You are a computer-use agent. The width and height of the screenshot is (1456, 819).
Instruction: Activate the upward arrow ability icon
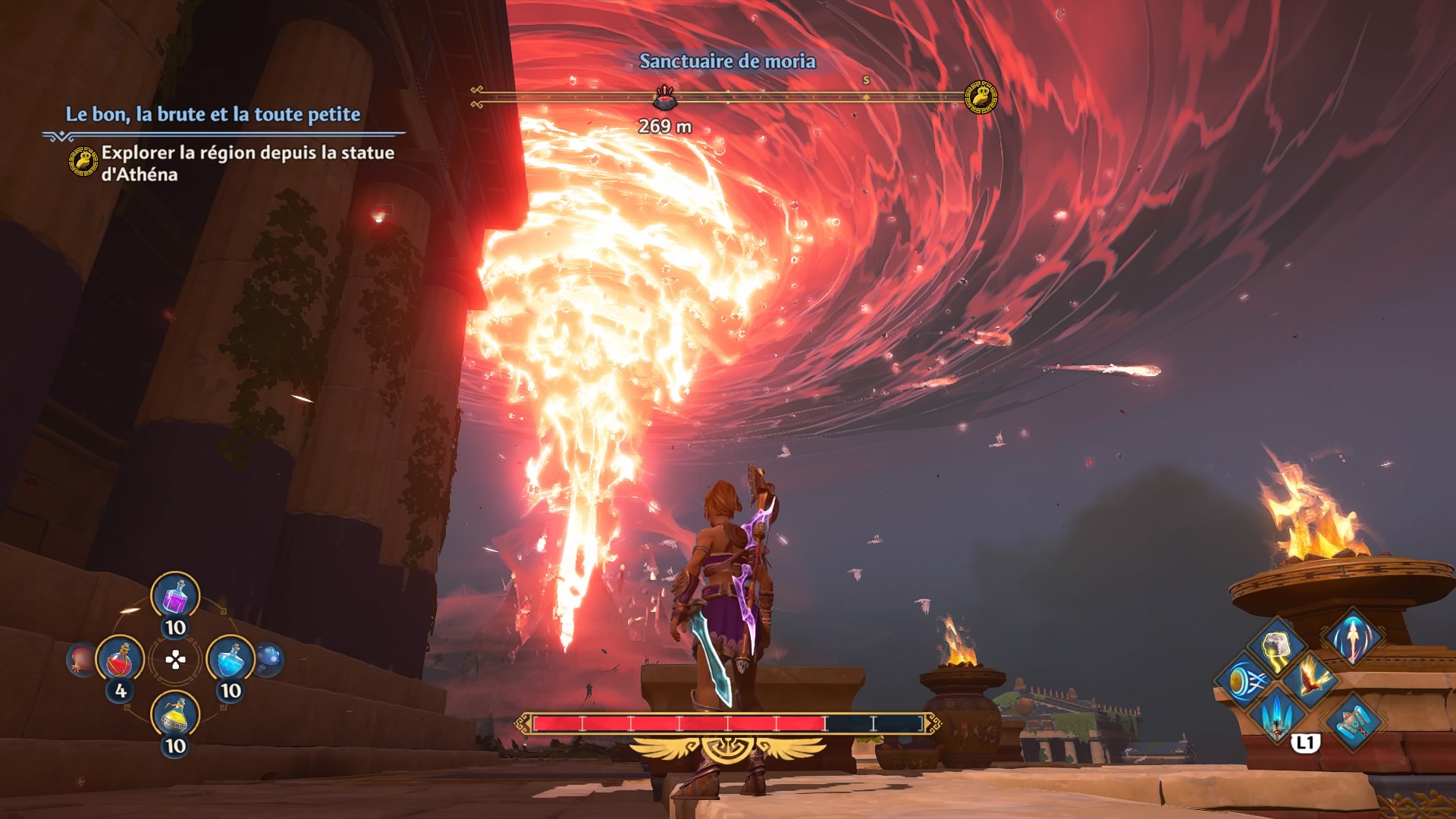(x=1353, y=638)
